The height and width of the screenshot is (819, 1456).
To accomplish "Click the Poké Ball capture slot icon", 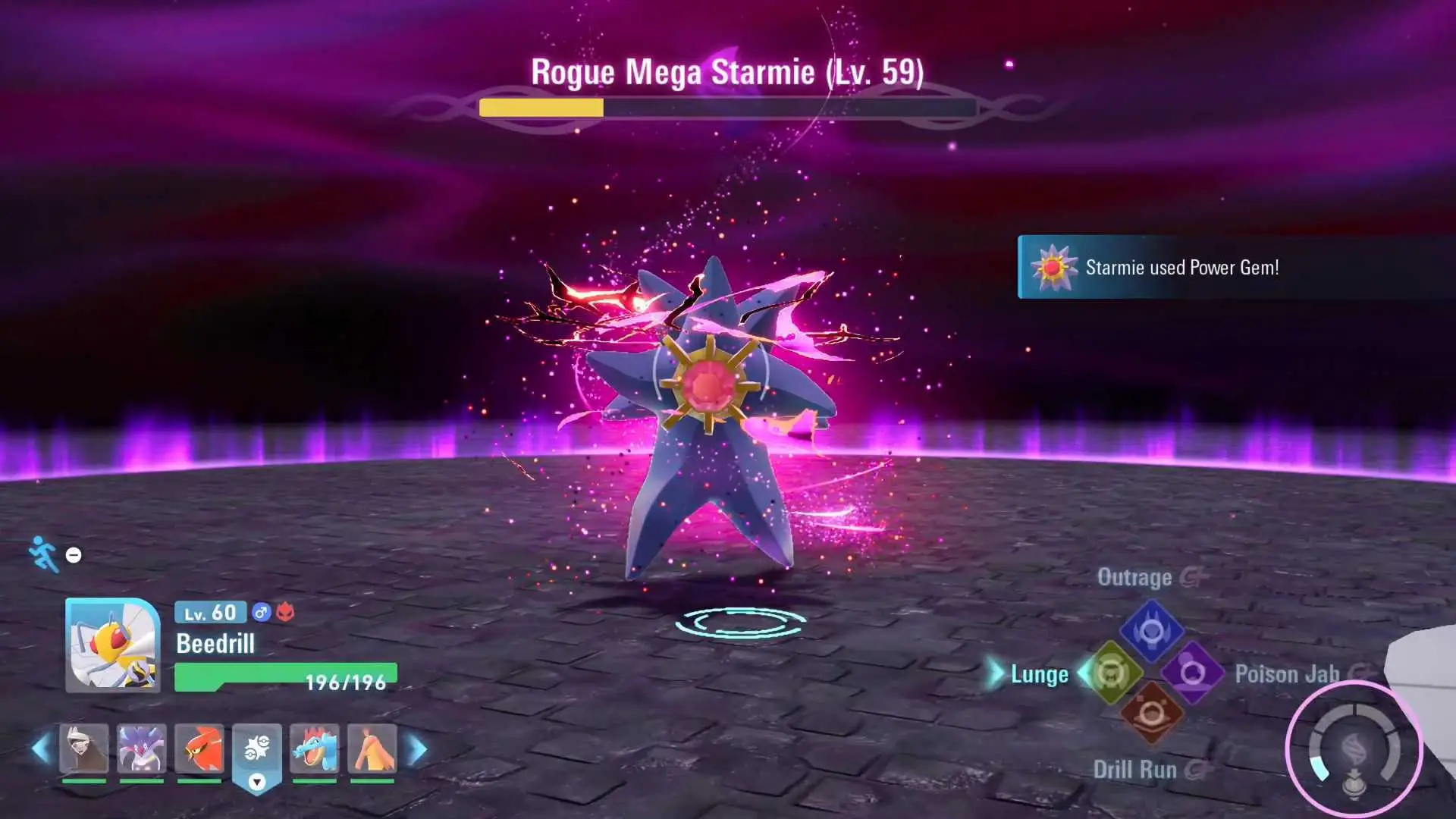I will [256, 748].
